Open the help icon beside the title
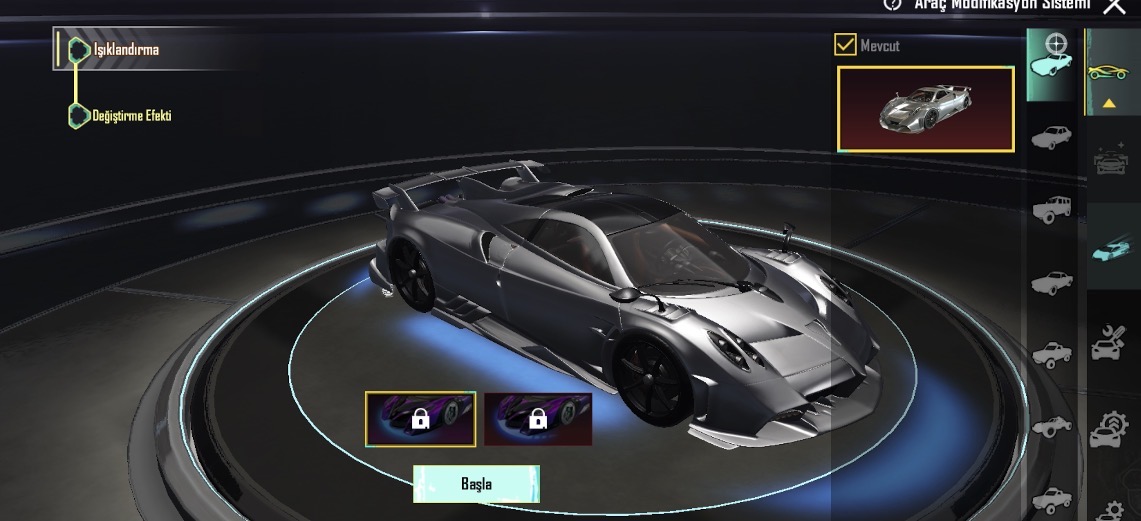The image size is (1141, 521). point(893,4)
